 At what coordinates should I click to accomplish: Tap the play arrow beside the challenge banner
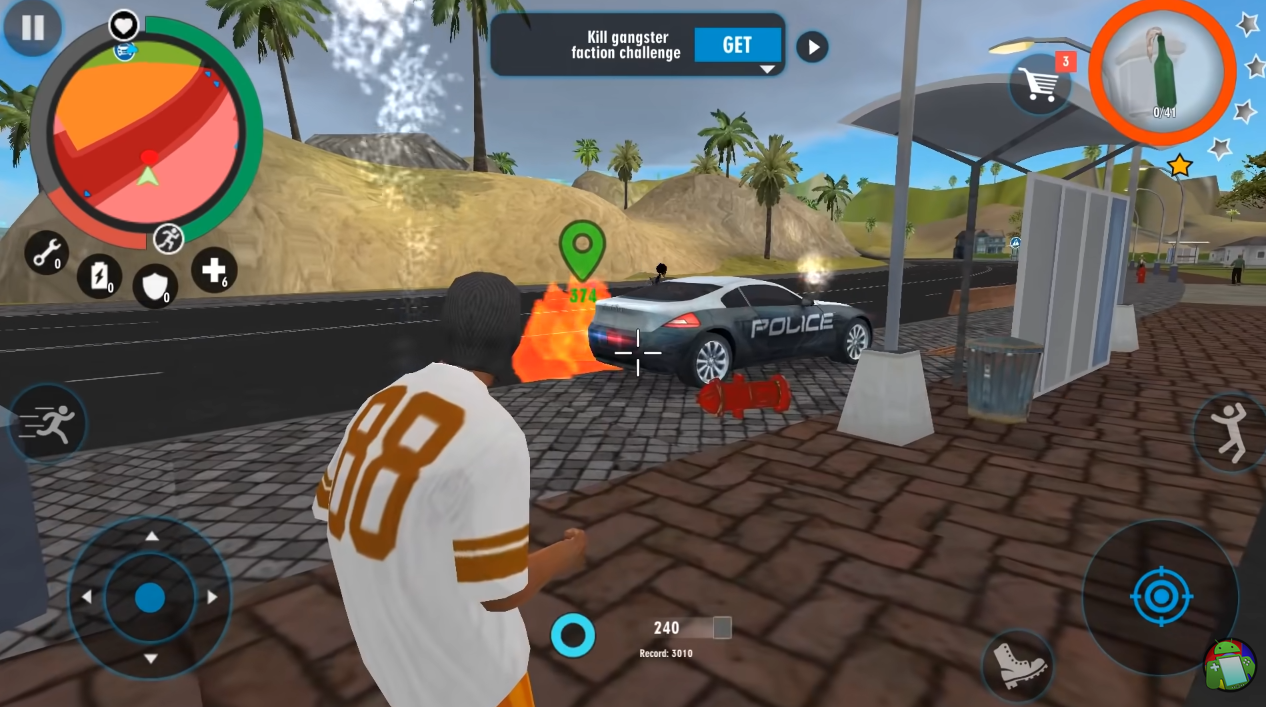pyautogui.click(x=812, y=46)
